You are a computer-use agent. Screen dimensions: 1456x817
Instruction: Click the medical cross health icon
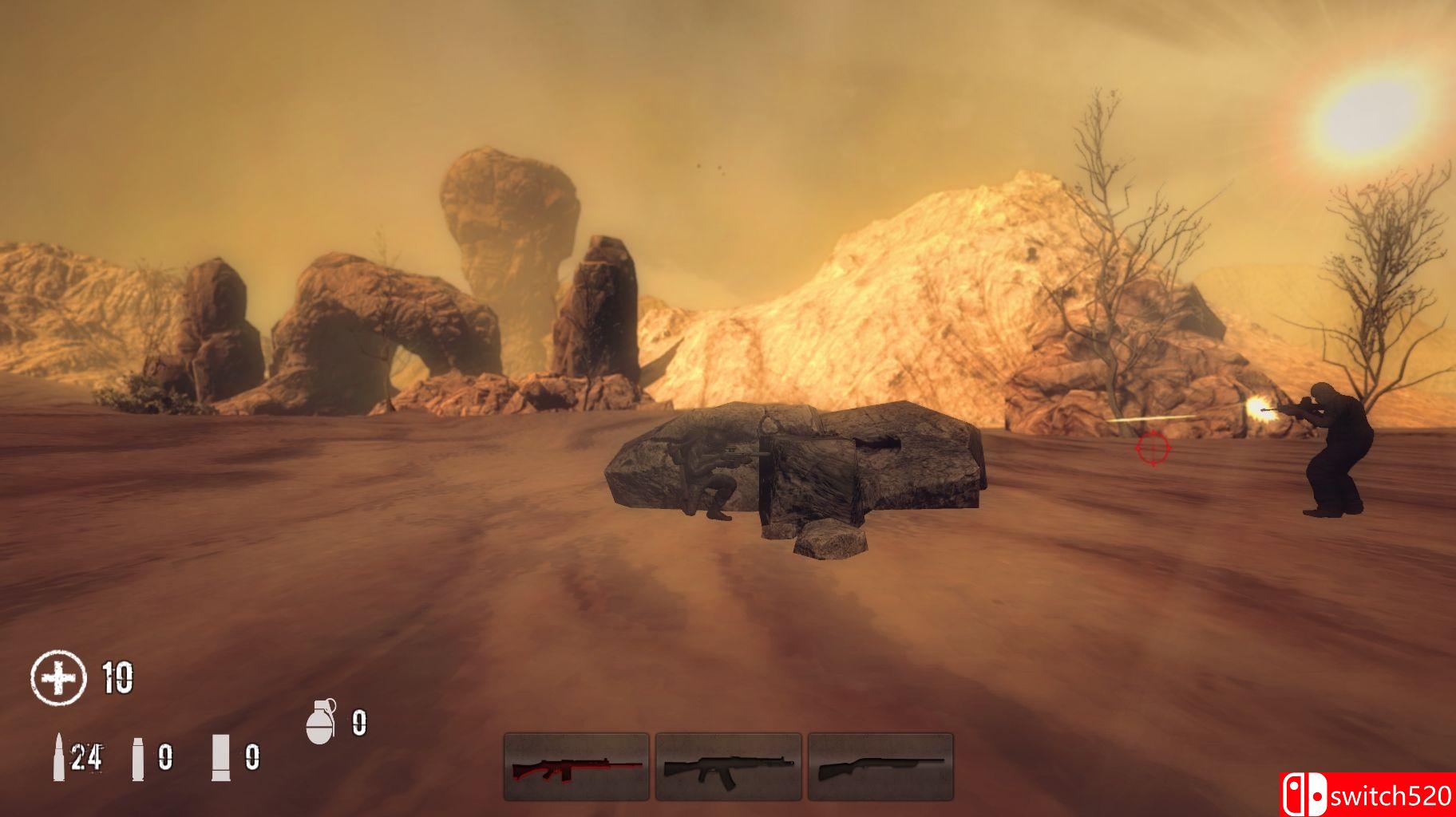[58, 678]
